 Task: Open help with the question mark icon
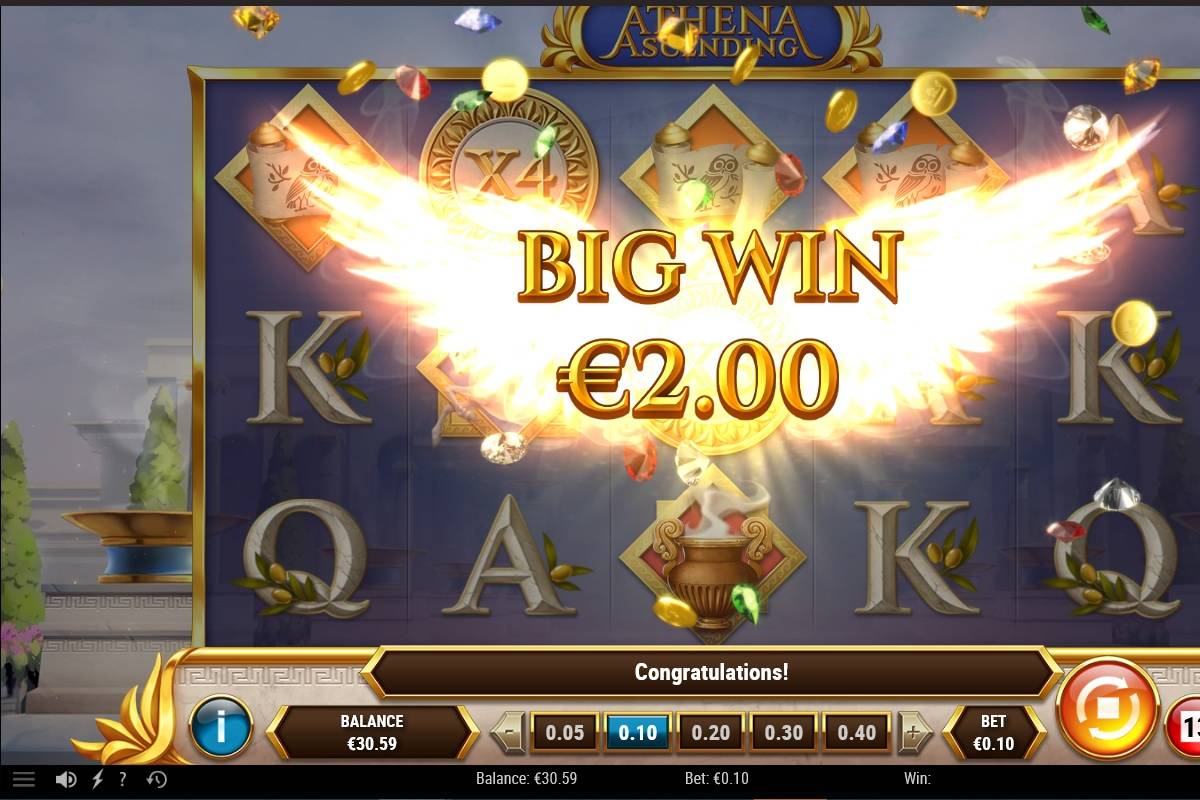point(123,779)
